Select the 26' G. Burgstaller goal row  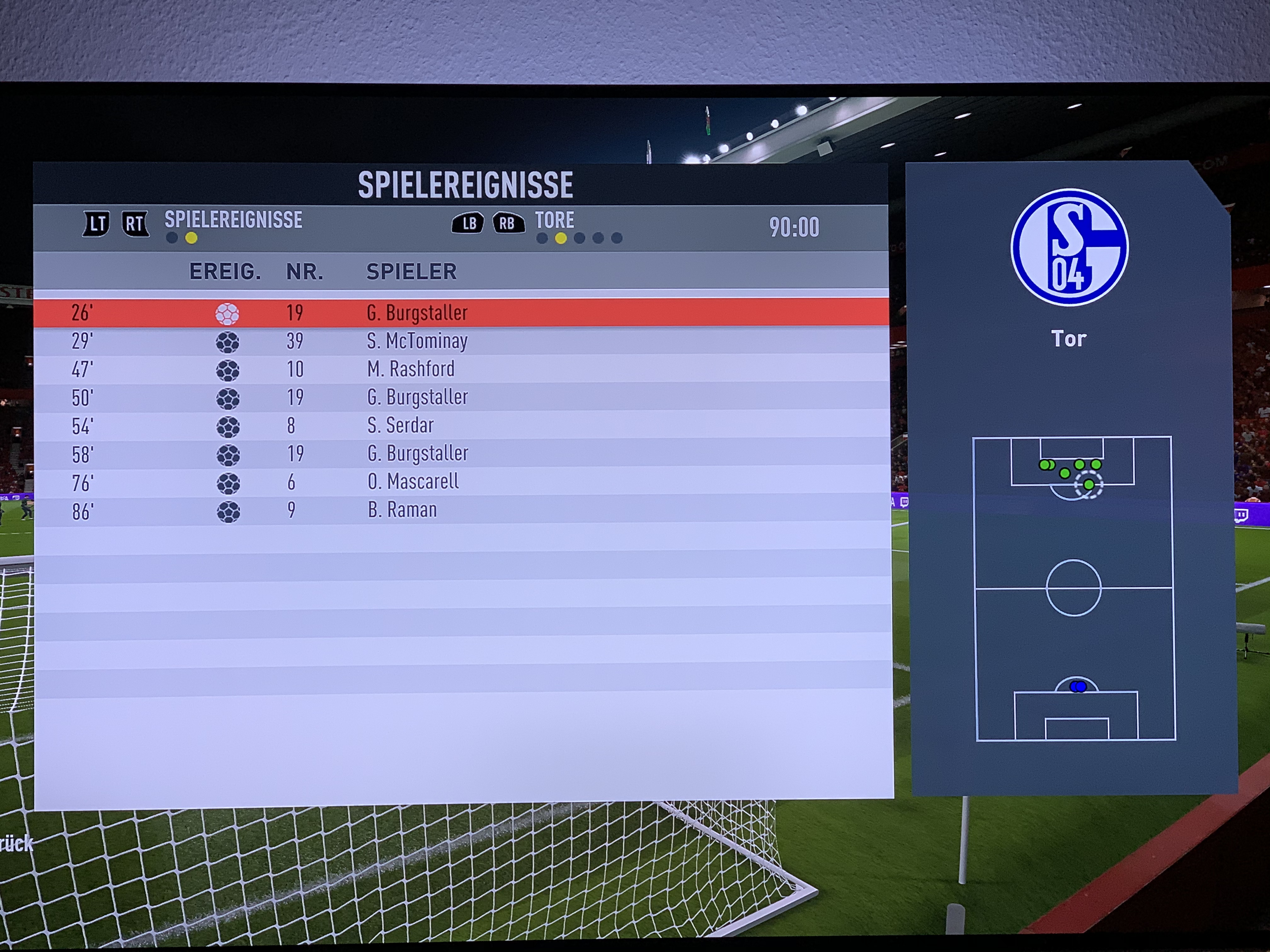417,313
